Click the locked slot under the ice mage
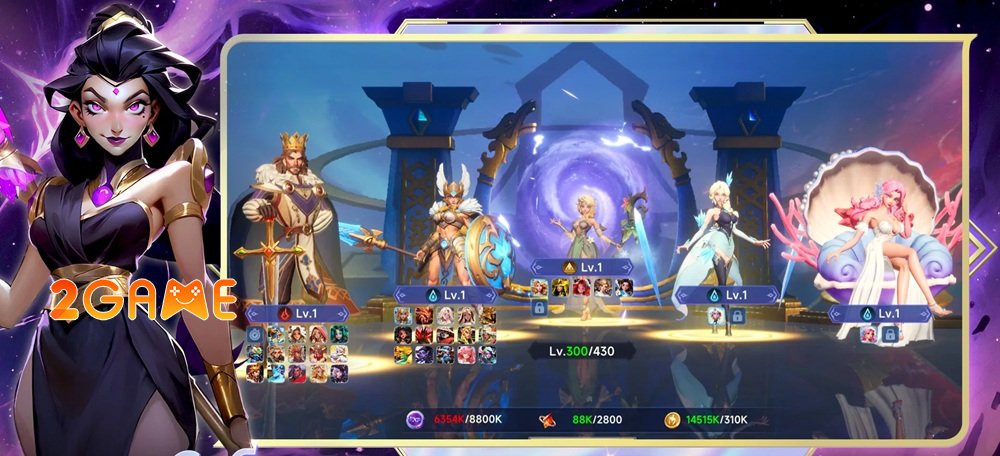The height and width of the screenshot is (456, 1000). [x=735, y=315]
